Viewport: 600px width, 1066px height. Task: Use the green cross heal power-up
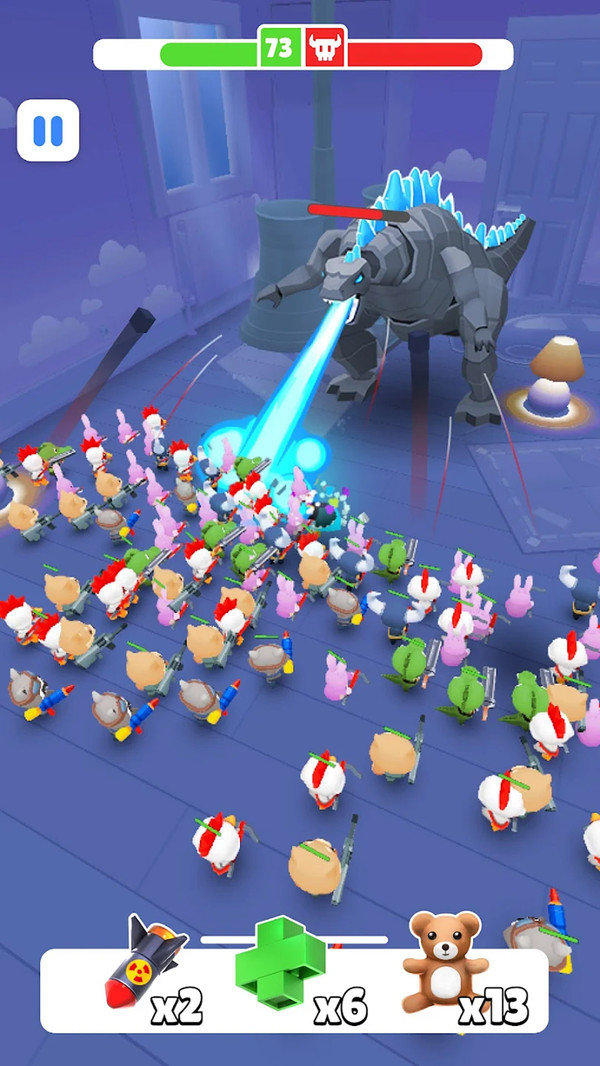(x=280, y=963)
